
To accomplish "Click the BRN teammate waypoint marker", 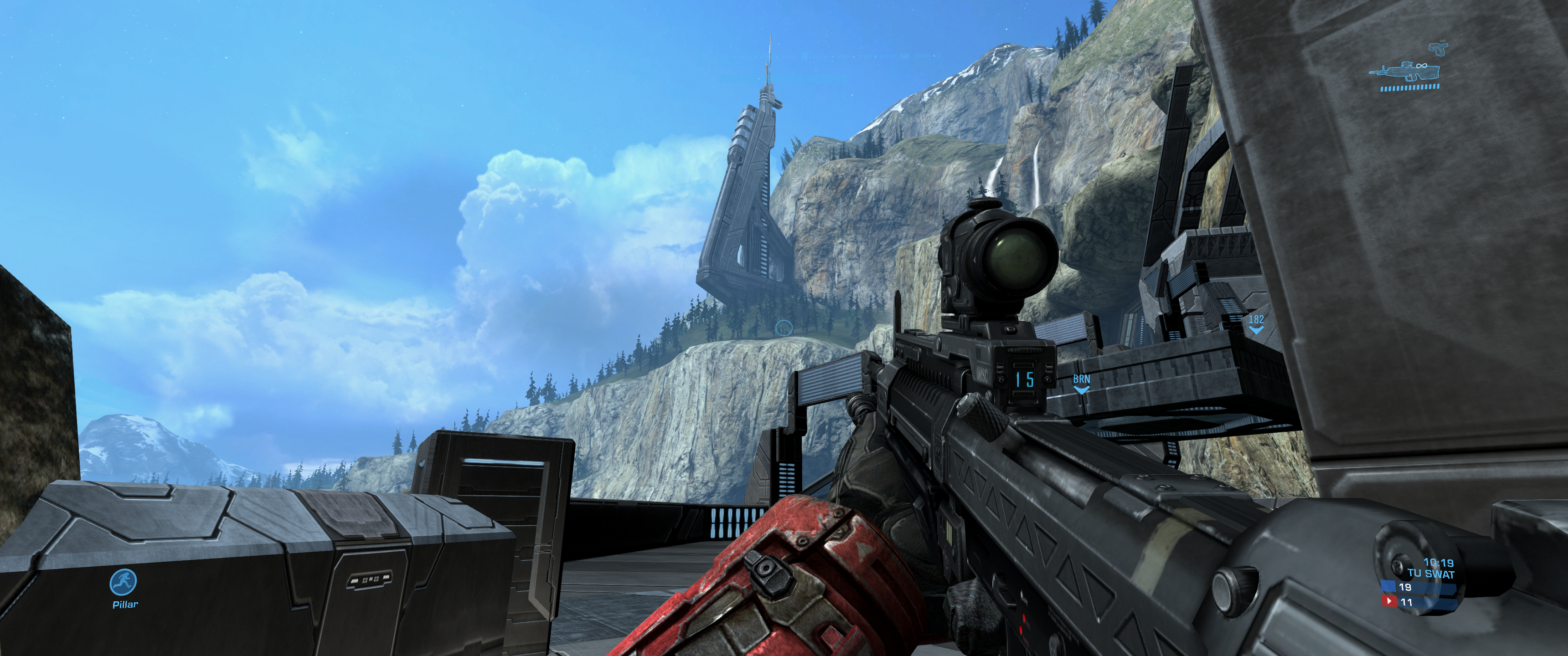I will 1081,384.
